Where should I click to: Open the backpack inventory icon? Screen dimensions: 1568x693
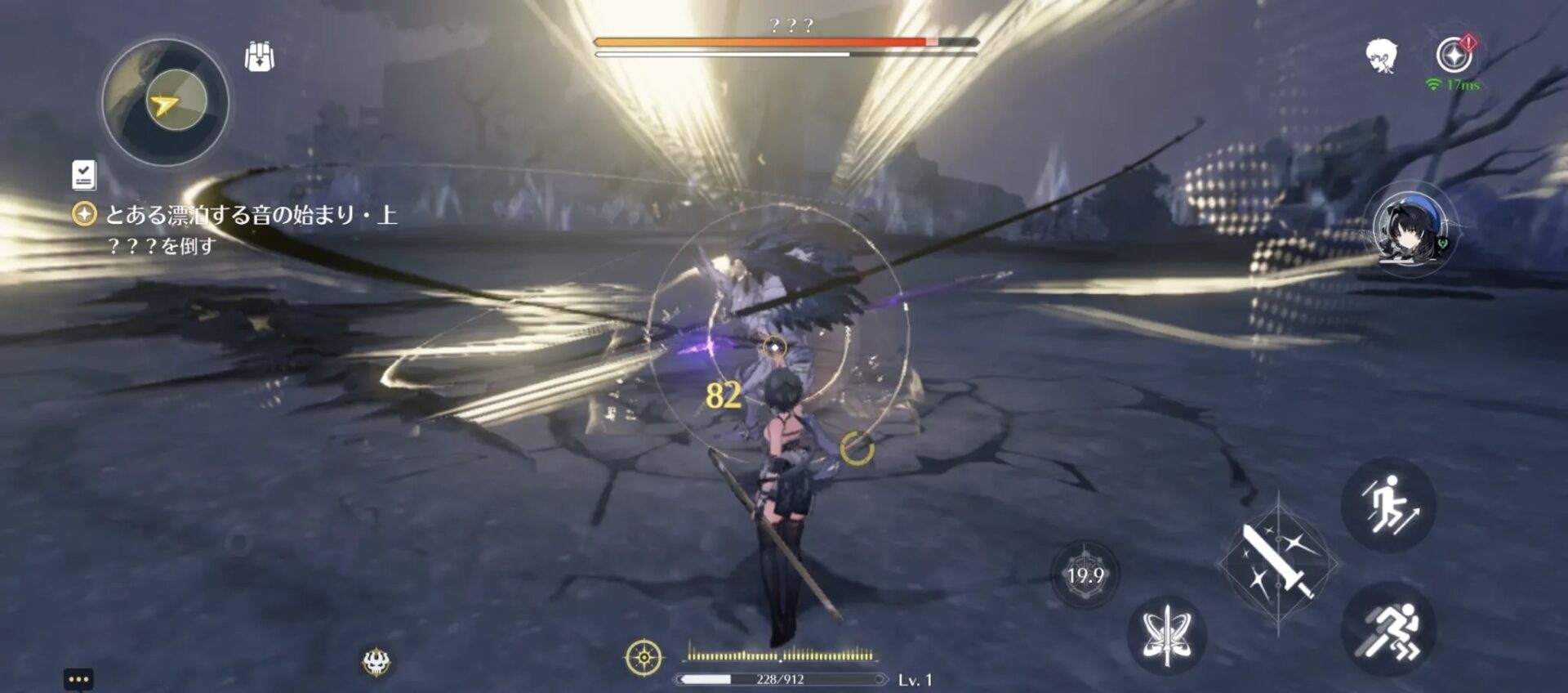(260, 57)
